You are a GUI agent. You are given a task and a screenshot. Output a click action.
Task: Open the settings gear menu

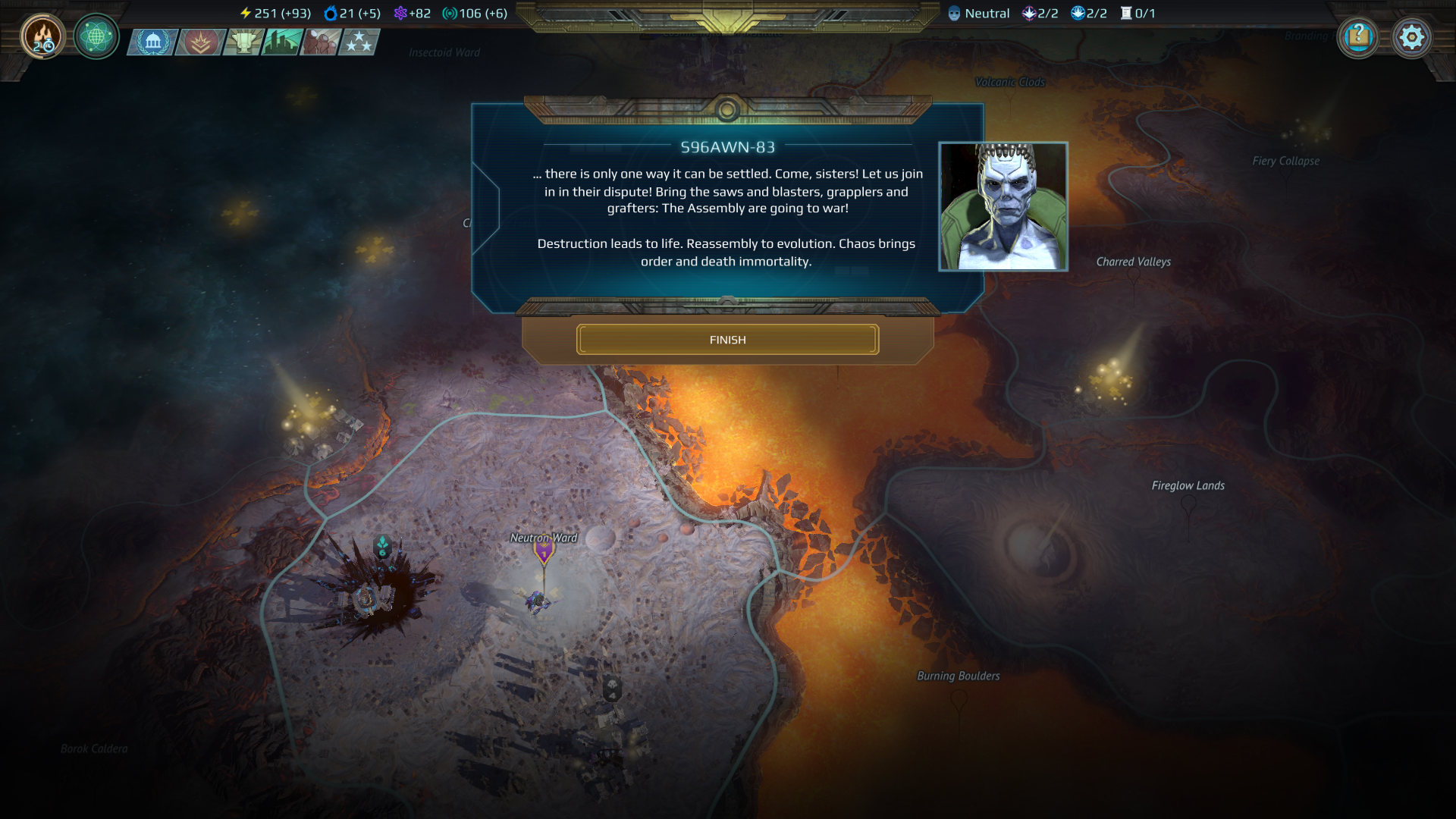(x=1412, y=36)
